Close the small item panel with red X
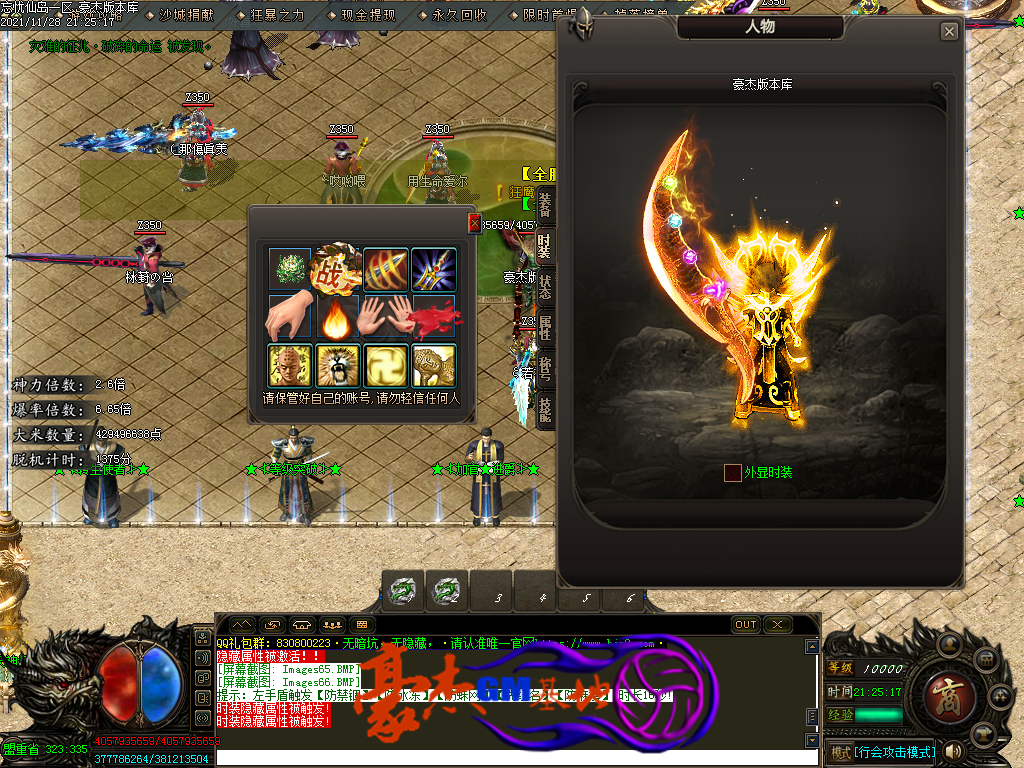Screen dimensions: 1024x768 pyautogui.click(x=474, y=223)
